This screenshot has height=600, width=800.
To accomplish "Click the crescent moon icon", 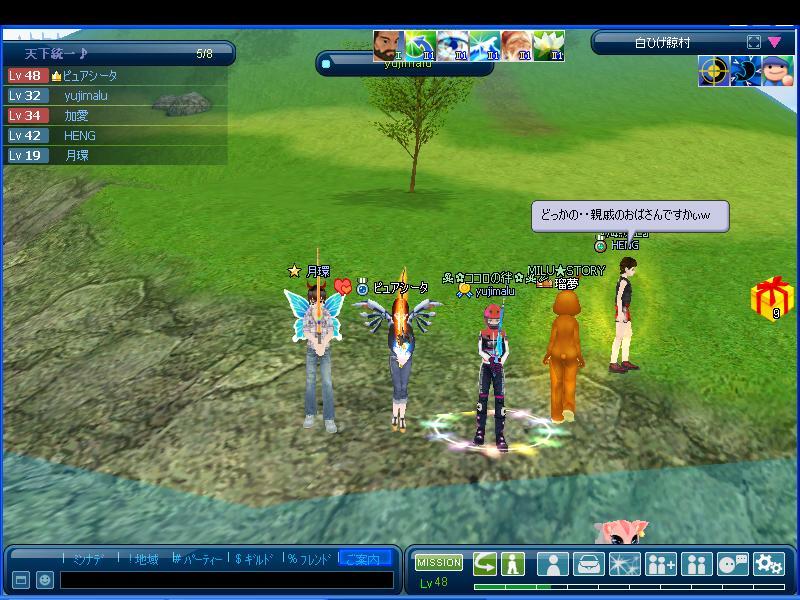I will click(745, 72).
